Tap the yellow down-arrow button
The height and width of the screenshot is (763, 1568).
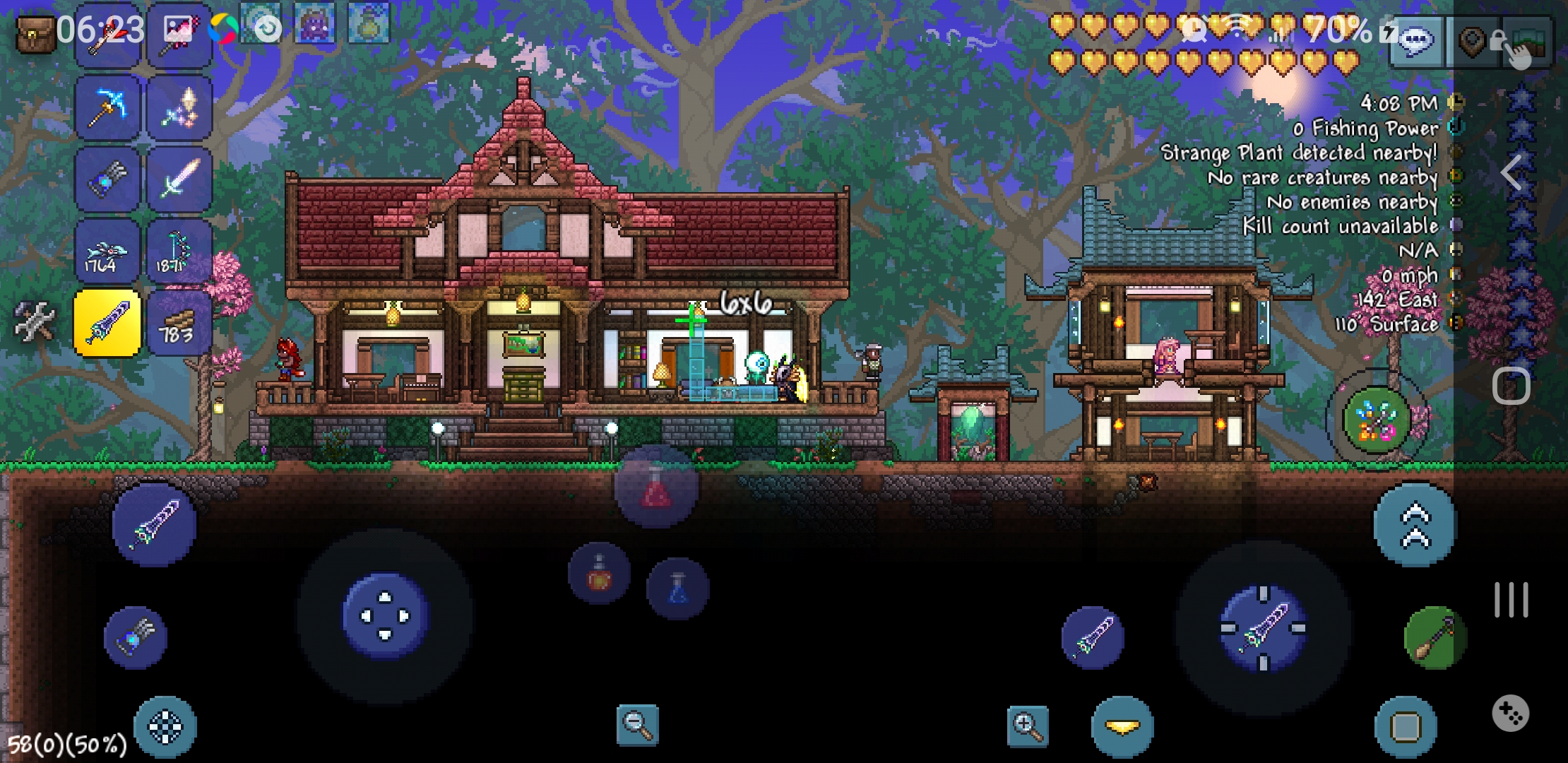1122,727
